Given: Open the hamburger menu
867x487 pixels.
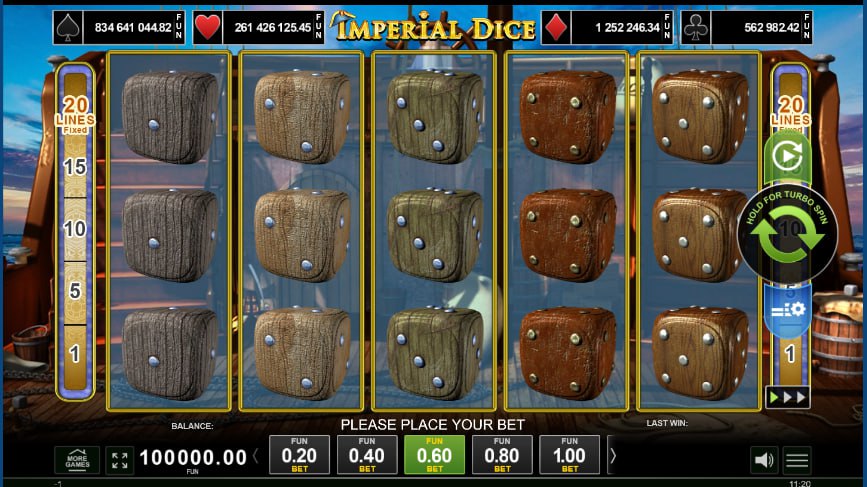Looking at the screenshot, I should coord(797,460).
